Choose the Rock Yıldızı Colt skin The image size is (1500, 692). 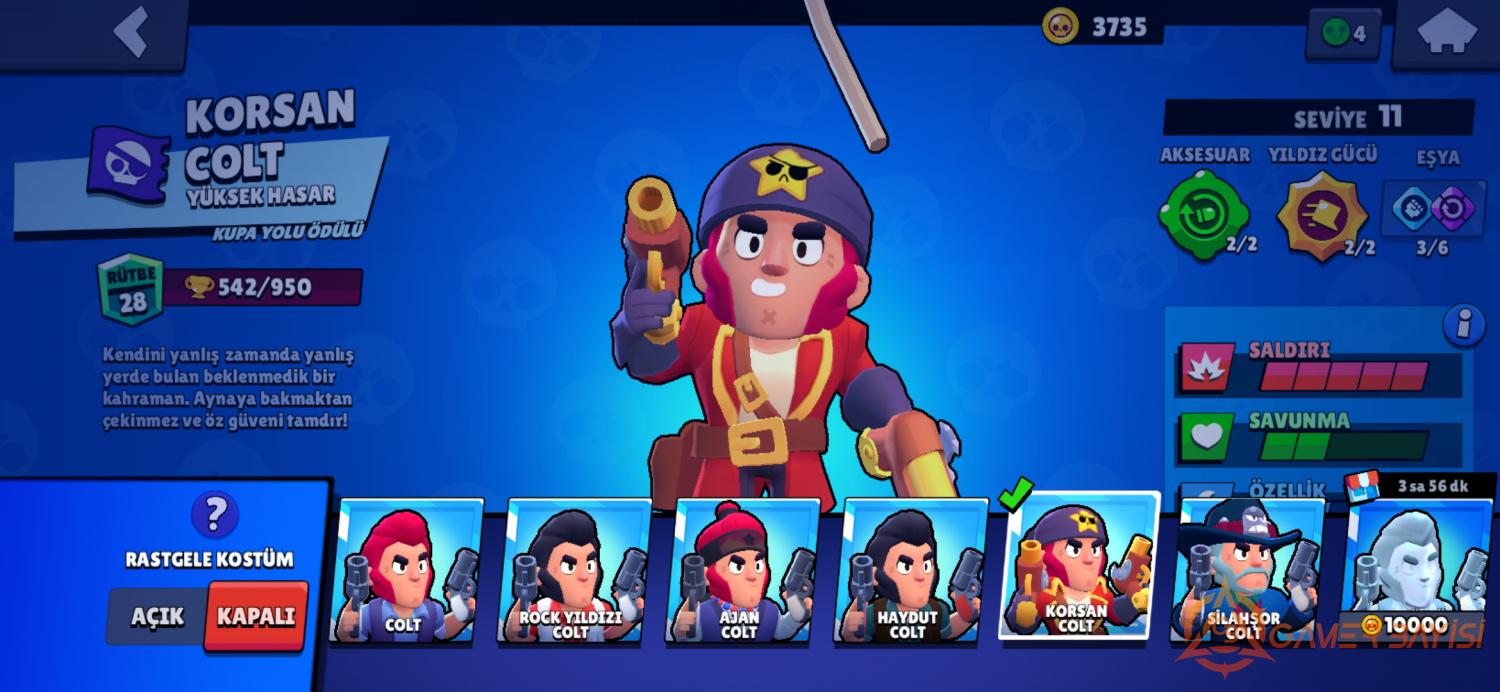pyautogui.click(x=571, y=572)
